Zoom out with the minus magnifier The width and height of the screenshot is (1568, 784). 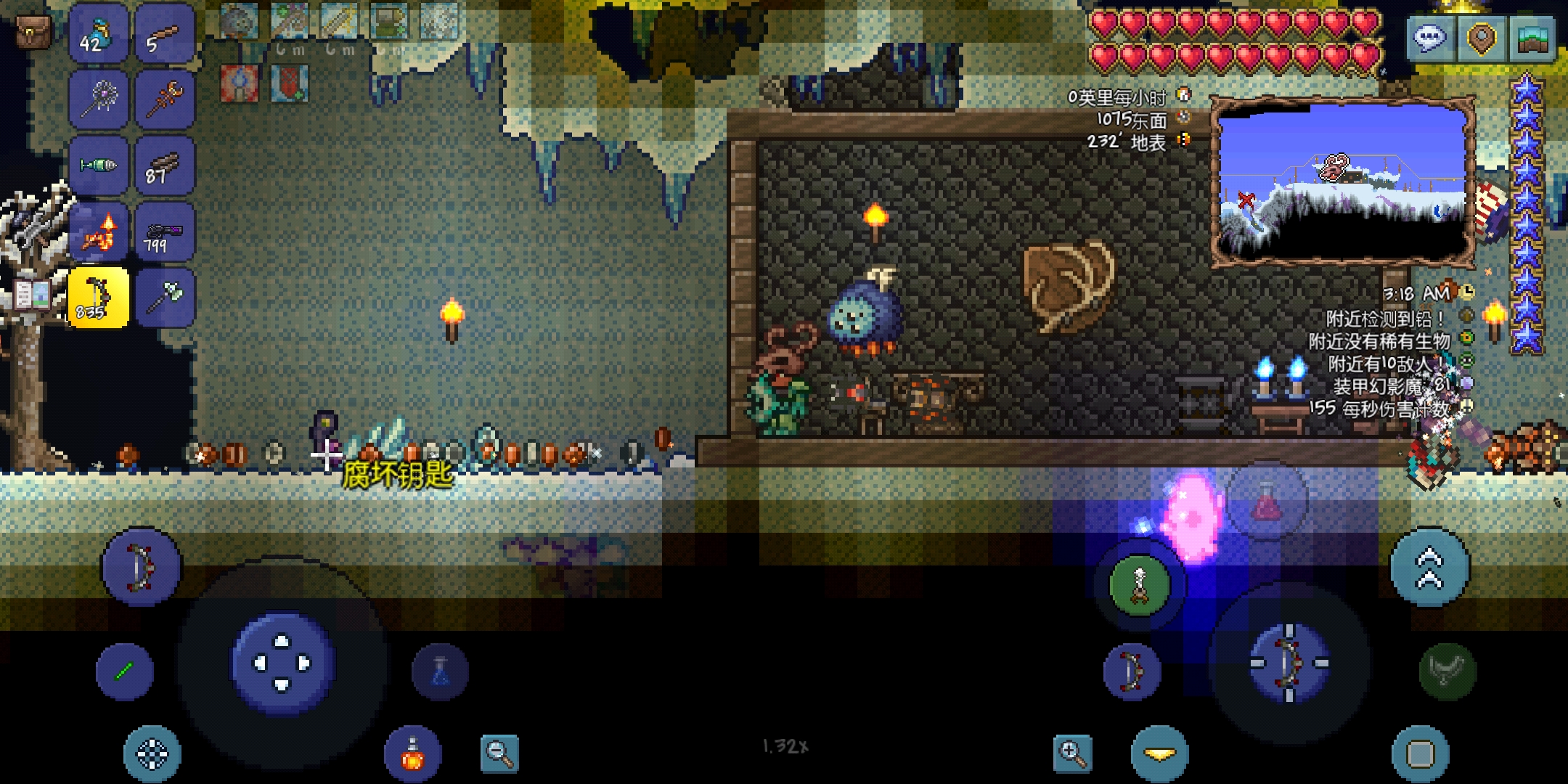(499, 753)
